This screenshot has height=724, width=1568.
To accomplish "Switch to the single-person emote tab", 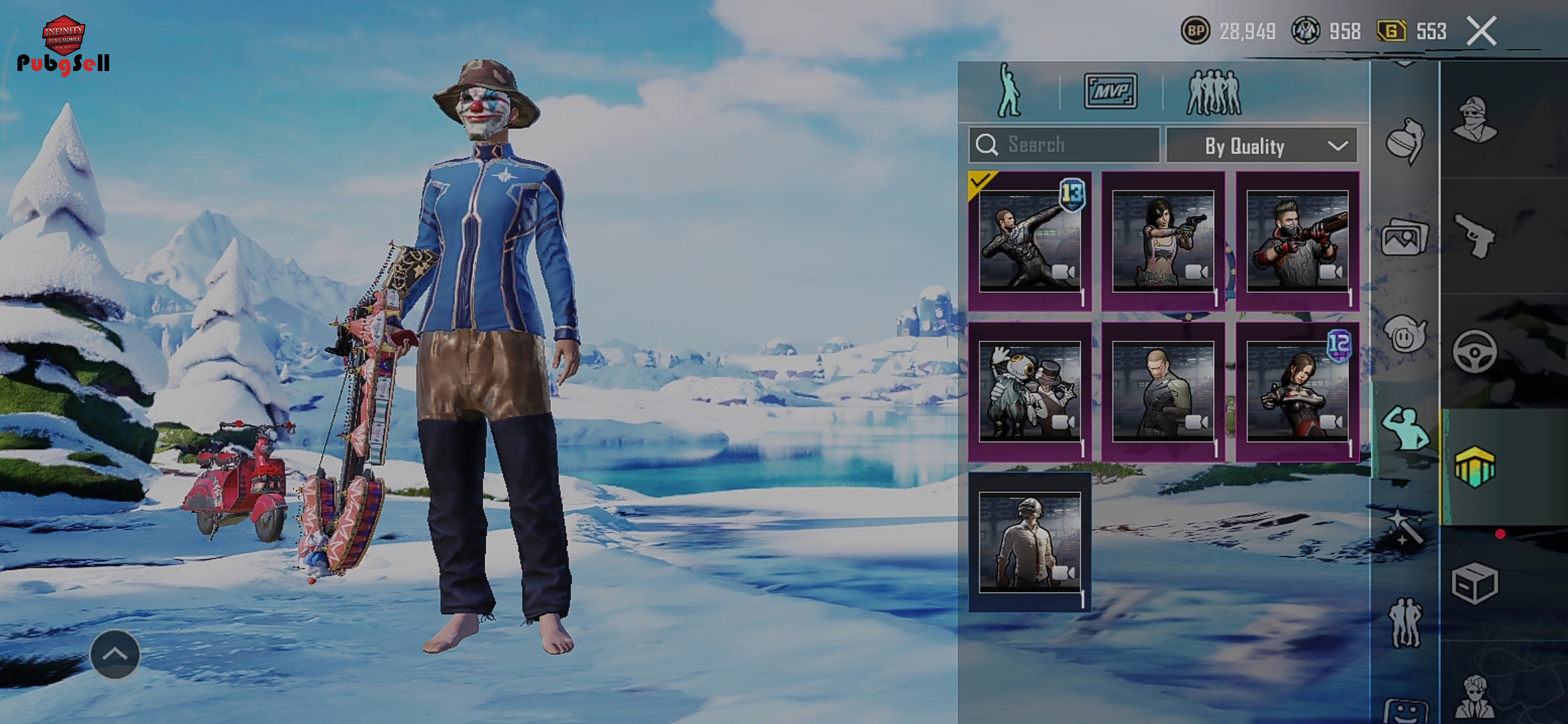I will [x=1008, y=91].
